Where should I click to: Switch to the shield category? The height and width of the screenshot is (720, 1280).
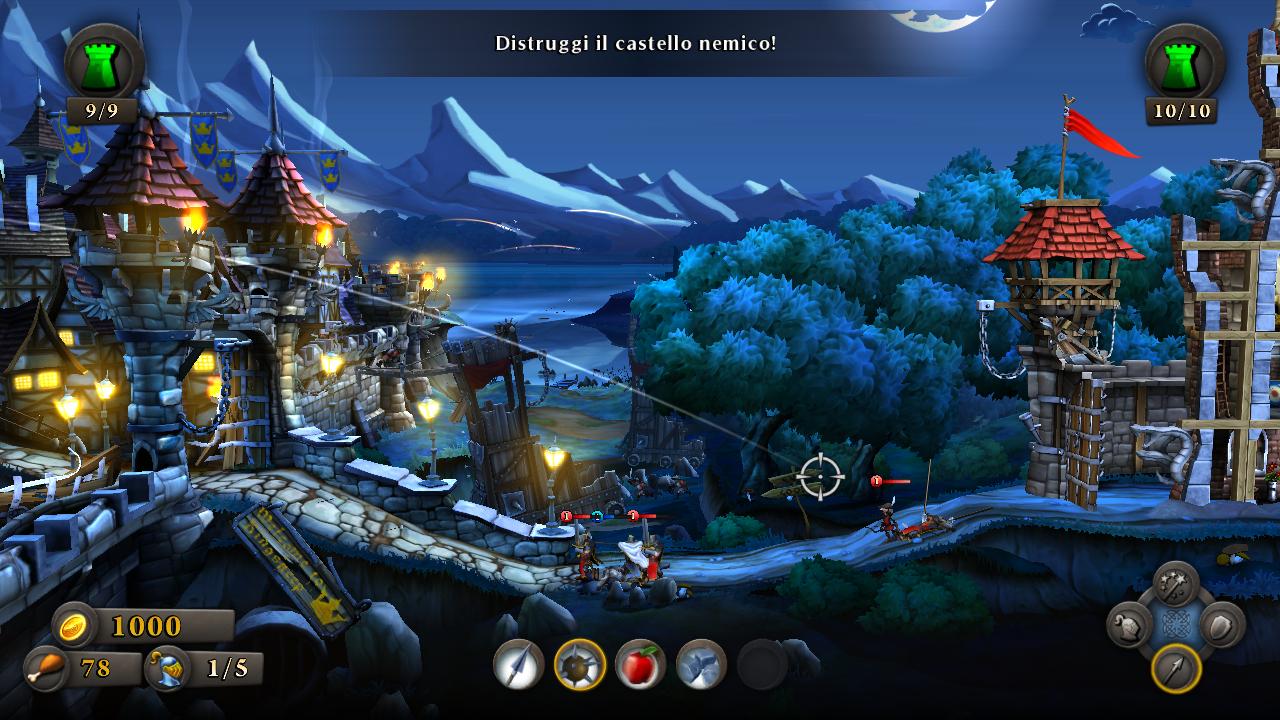1221,626
